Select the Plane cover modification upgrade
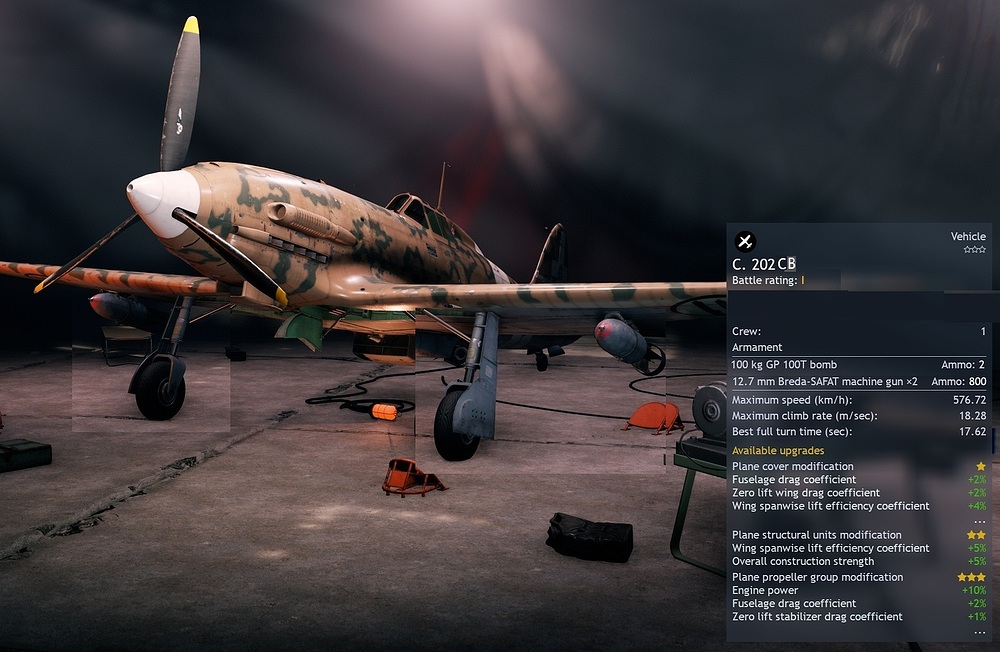 (793, 466)
